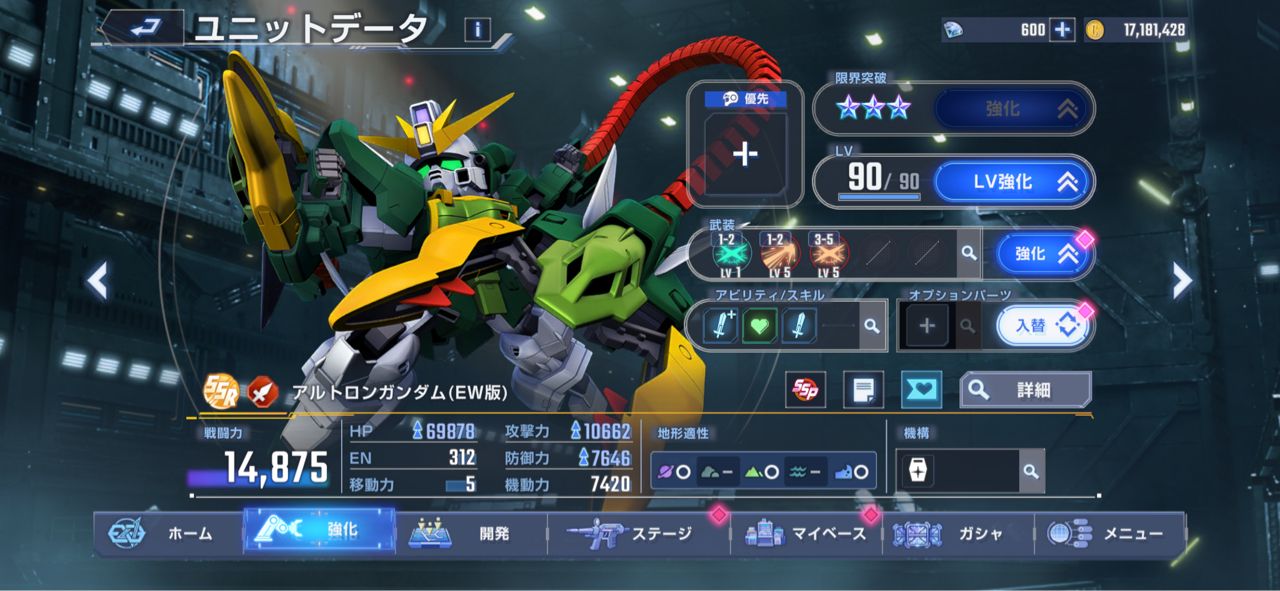Viewport: 1280px width, 591px height.
Task: Select the empty 優先 plus slot
Action: [746, 153]
